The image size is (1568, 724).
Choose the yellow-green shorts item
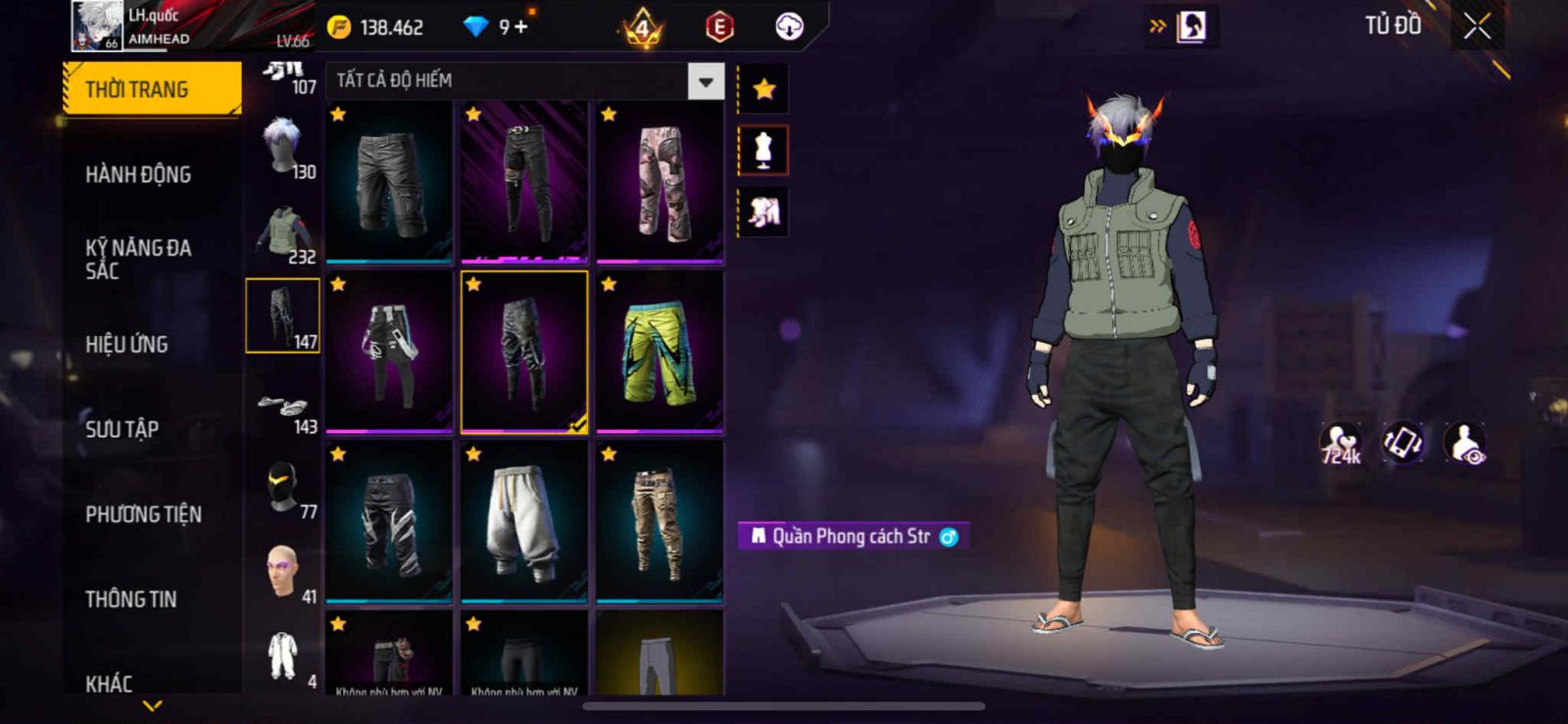(660, 353)
